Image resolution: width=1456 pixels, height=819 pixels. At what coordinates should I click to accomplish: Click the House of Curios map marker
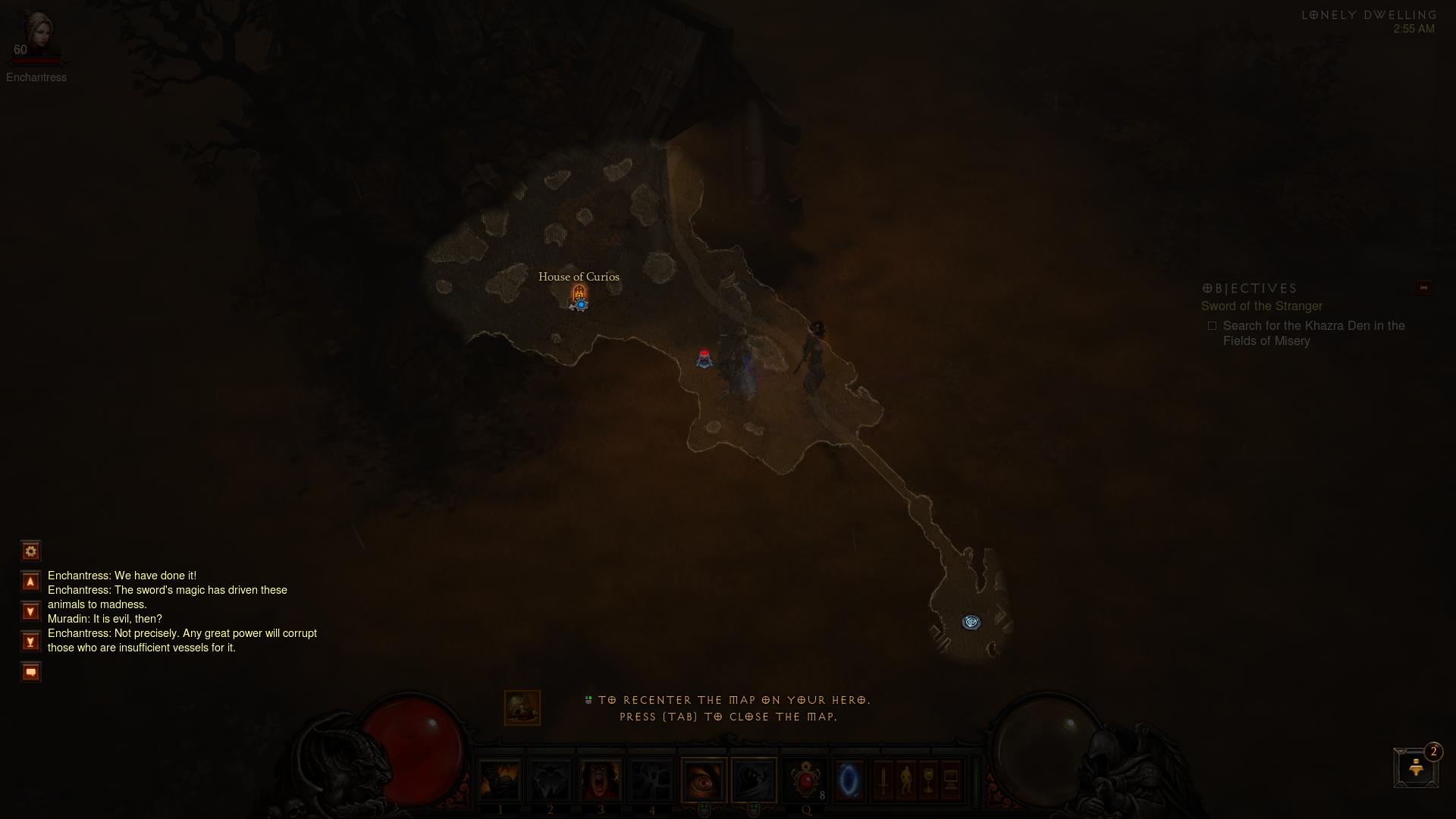(579, 293)
